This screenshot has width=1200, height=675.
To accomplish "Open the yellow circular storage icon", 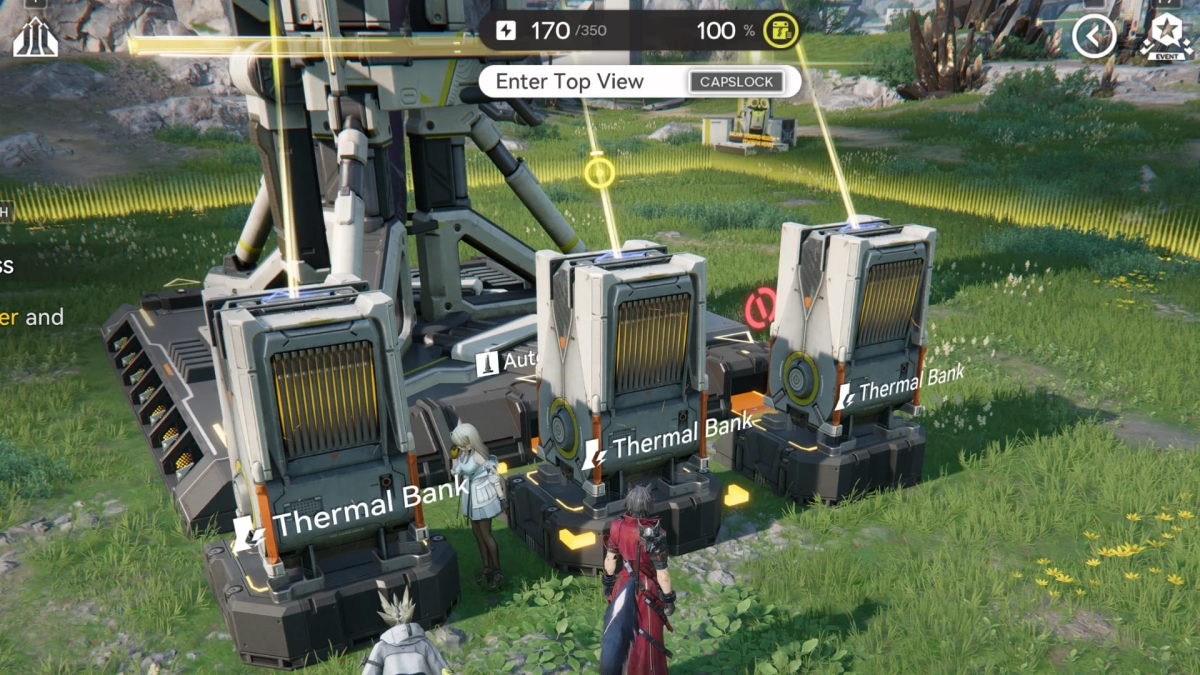I will click(x=781, y=31).
